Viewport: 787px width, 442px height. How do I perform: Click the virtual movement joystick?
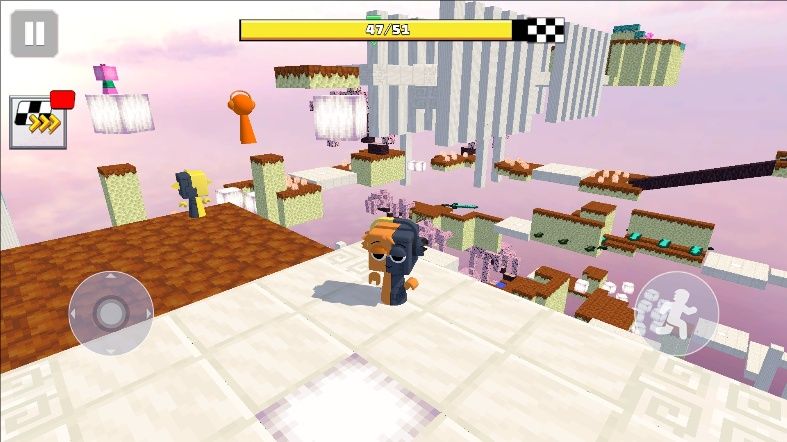tap(110, 313)
